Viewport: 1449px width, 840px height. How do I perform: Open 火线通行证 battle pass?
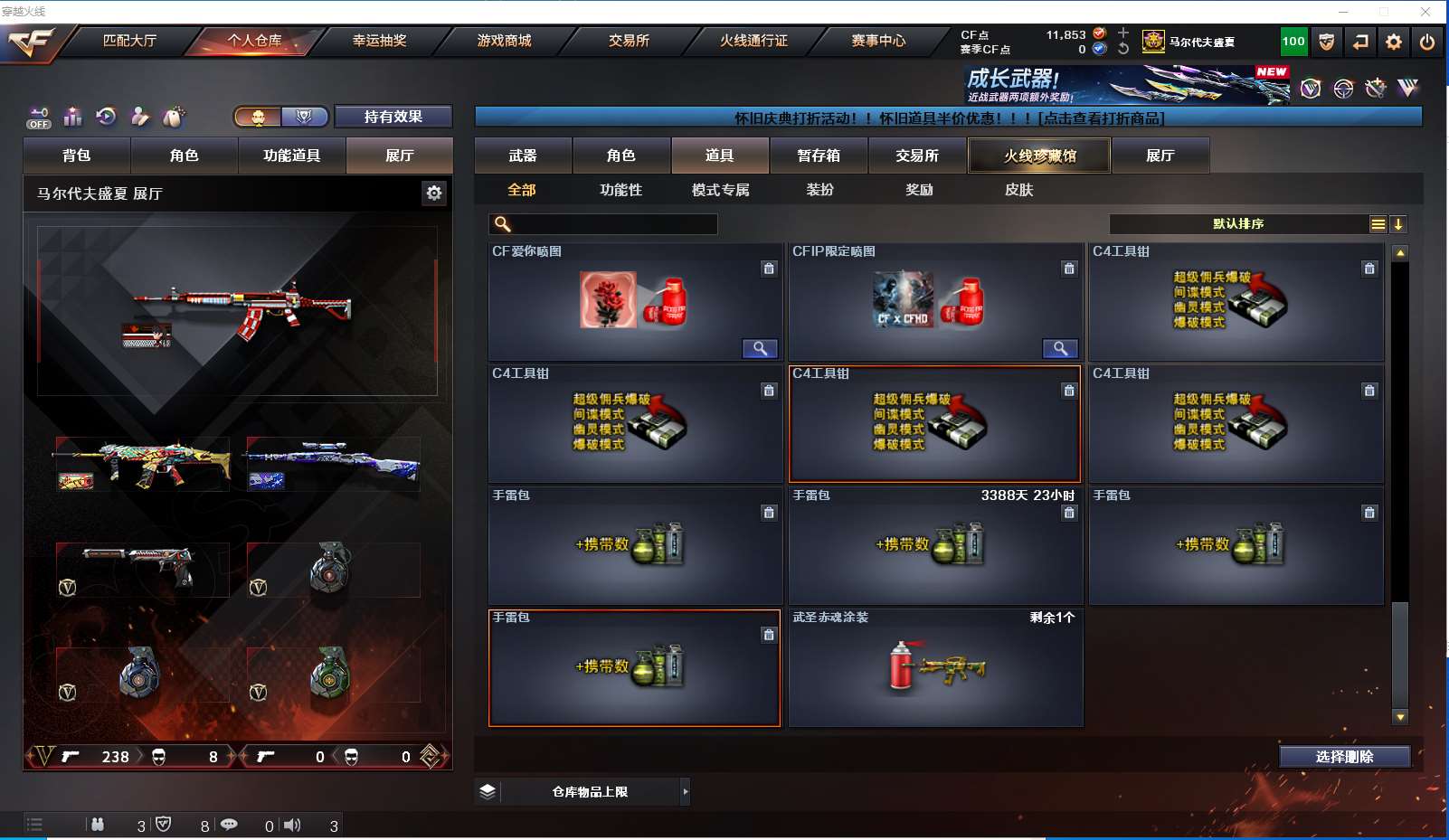(x=753, y=41)
